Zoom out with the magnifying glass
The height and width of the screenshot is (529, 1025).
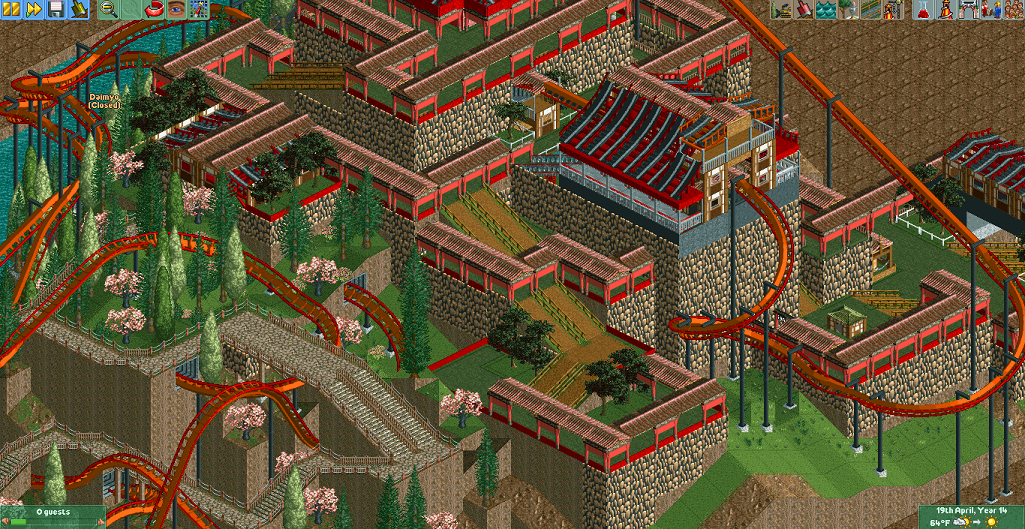[109, 9]
